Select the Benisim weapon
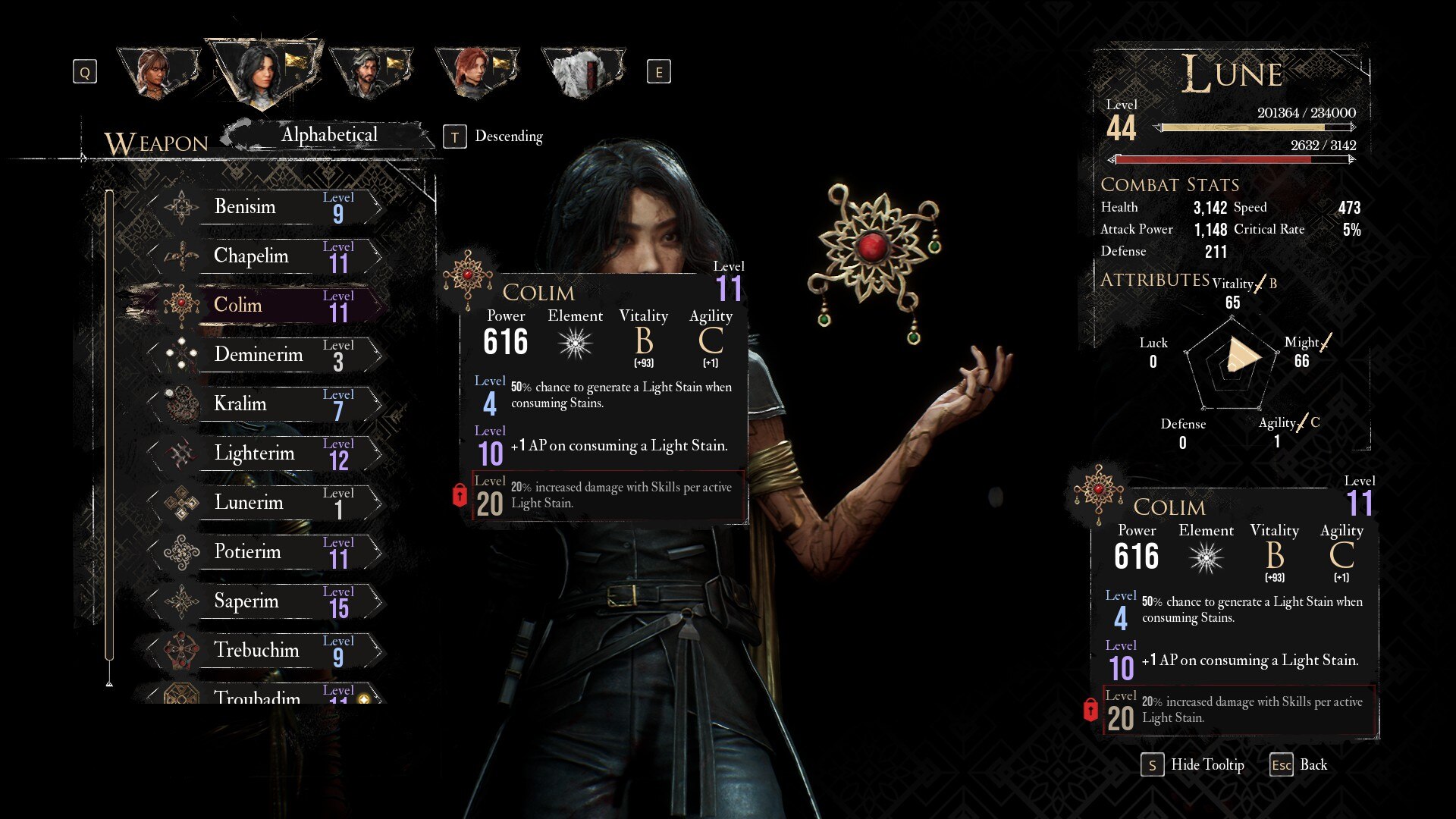The height and width of the screenshot is (819, 1456). [x=265, y=206]
